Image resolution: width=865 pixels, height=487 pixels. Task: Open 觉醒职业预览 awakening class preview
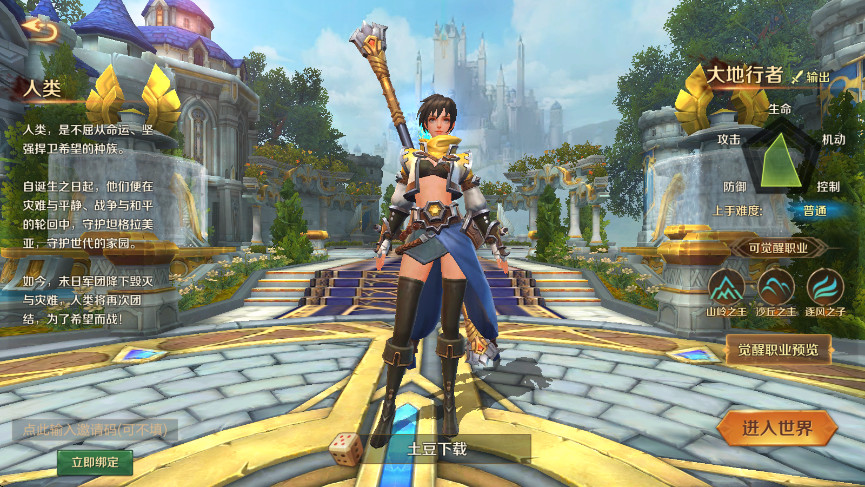click(x=778, y=349)
